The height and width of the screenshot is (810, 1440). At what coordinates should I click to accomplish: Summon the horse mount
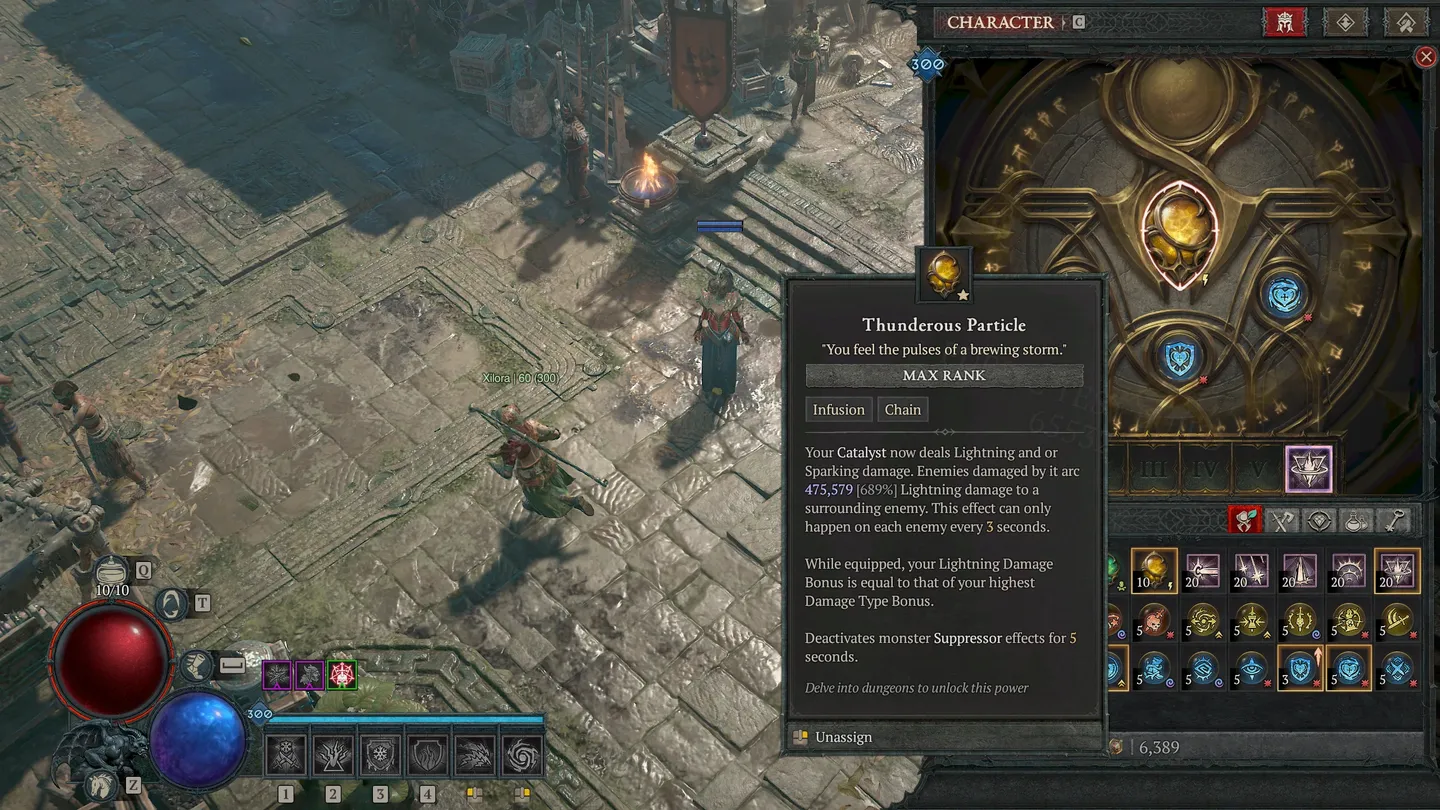[100, 786]
